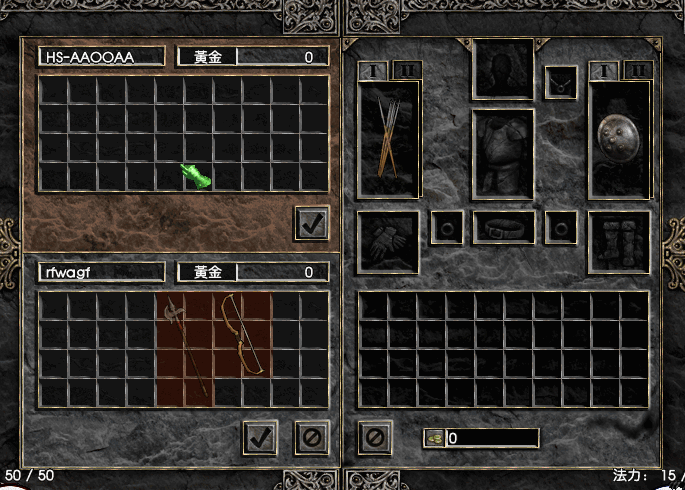Click the amulet equipment slot
Screen dimensions: 685x490
pos(561,82)
